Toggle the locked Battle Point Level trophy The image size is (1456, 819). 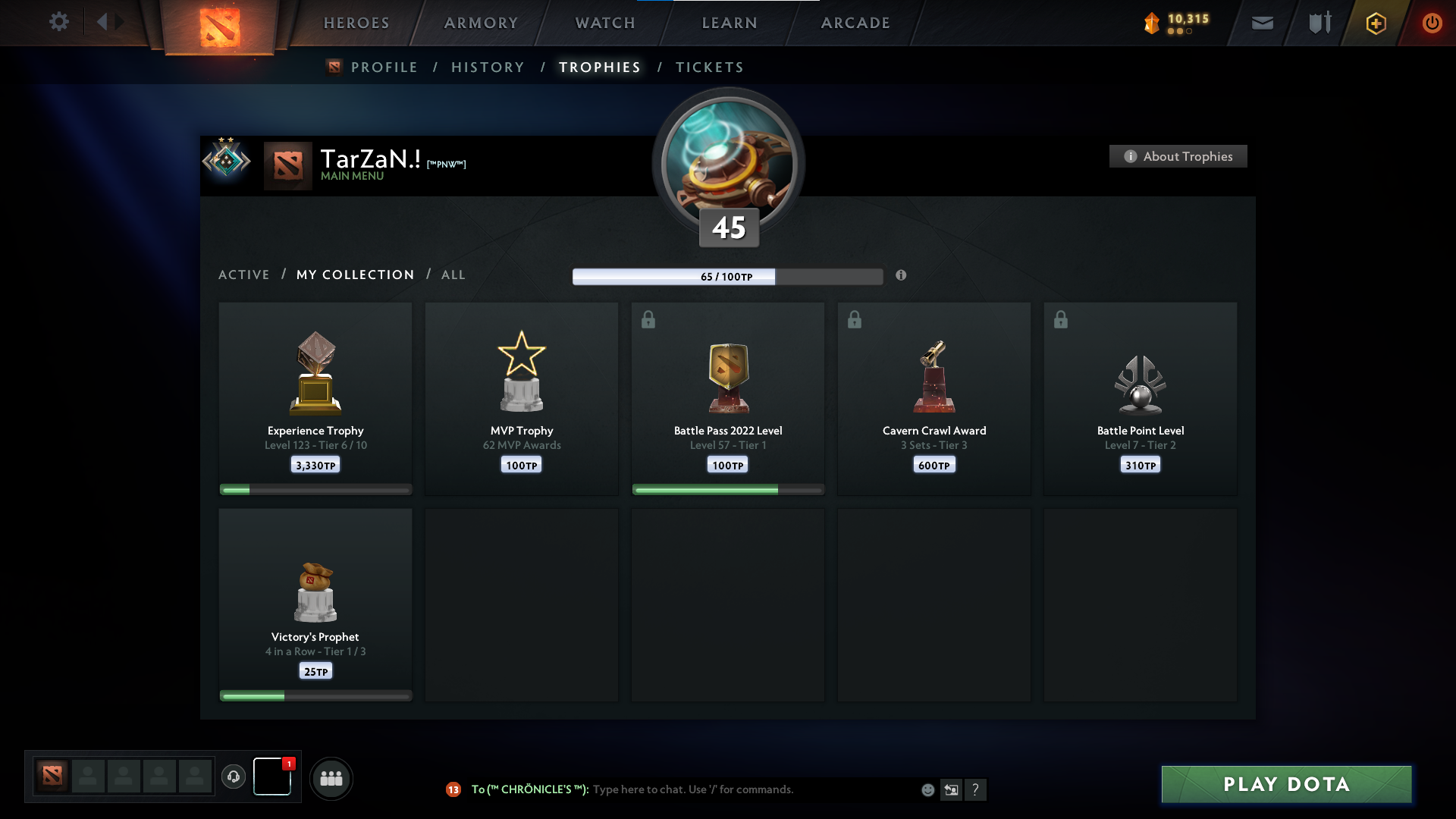coord(1061,319)
